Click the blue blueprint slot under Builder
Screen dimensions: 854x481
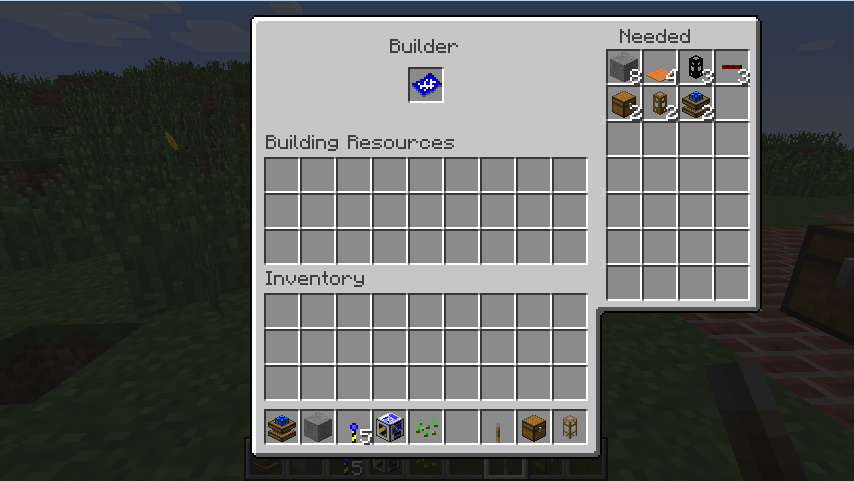click(426, 85)
